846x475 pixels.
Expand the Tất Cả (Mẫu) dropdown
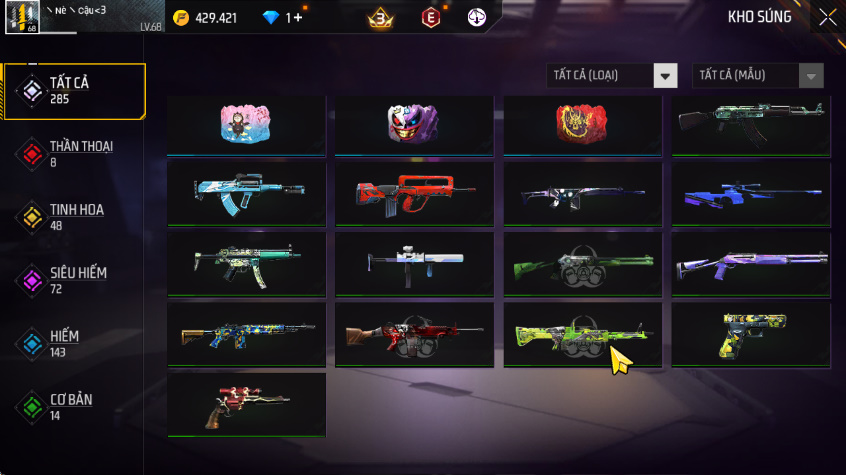tap(758, 76)
